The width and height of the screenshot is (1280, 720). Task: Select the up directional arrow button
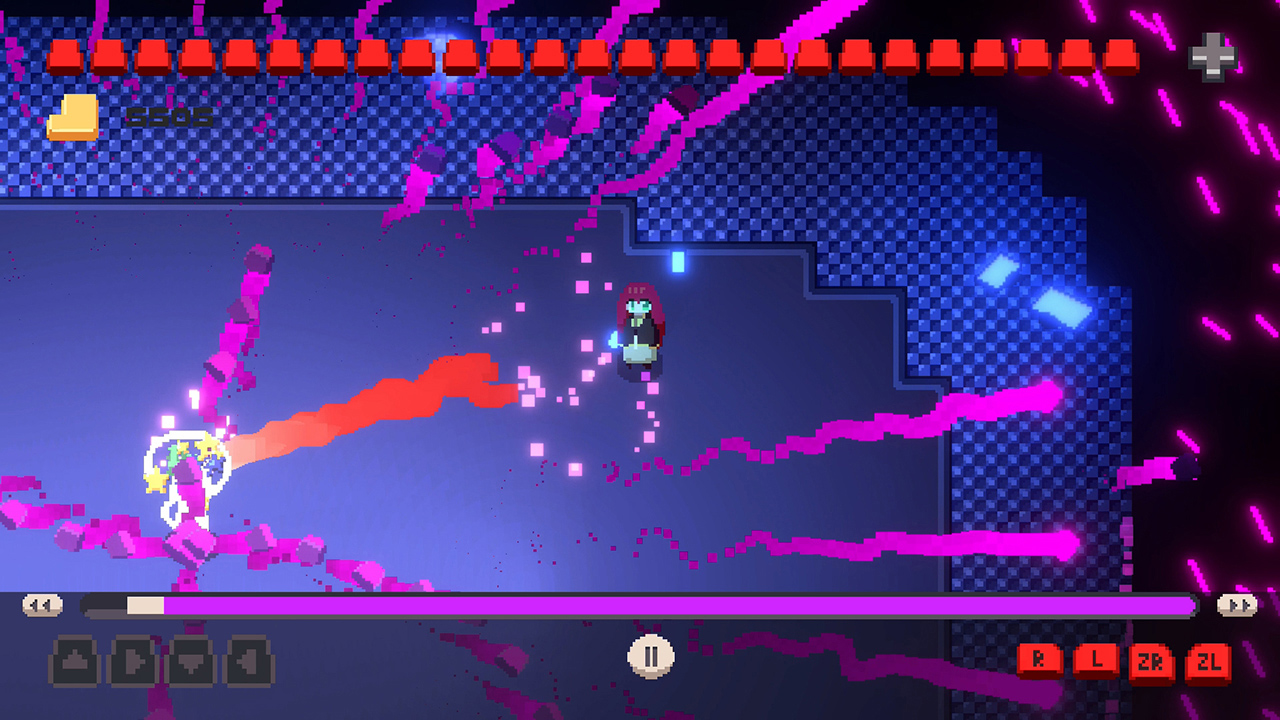tap(74, 660)
